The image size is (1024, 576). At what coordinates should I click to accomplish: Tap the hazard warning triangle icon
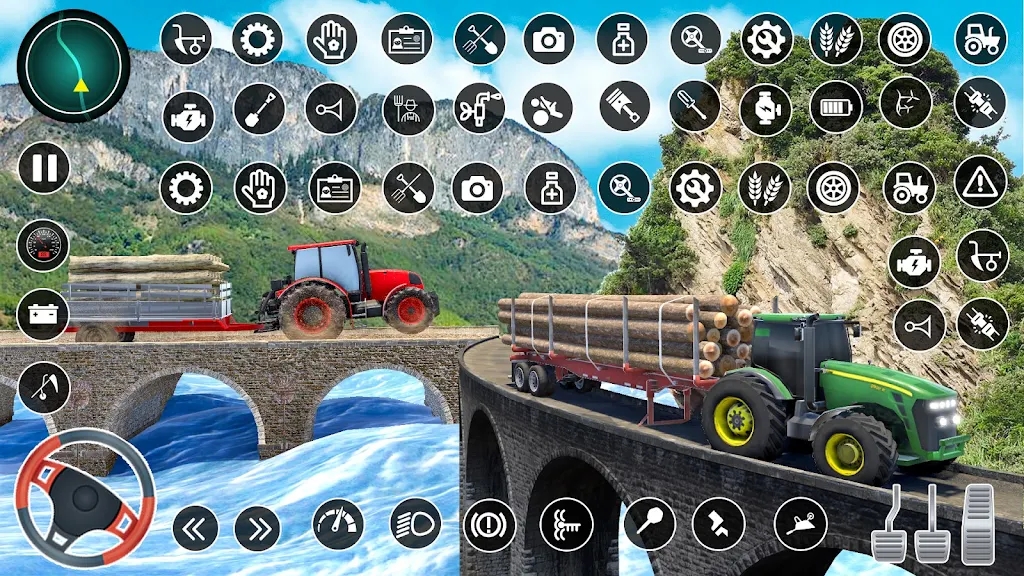click(x=980, y=182)
